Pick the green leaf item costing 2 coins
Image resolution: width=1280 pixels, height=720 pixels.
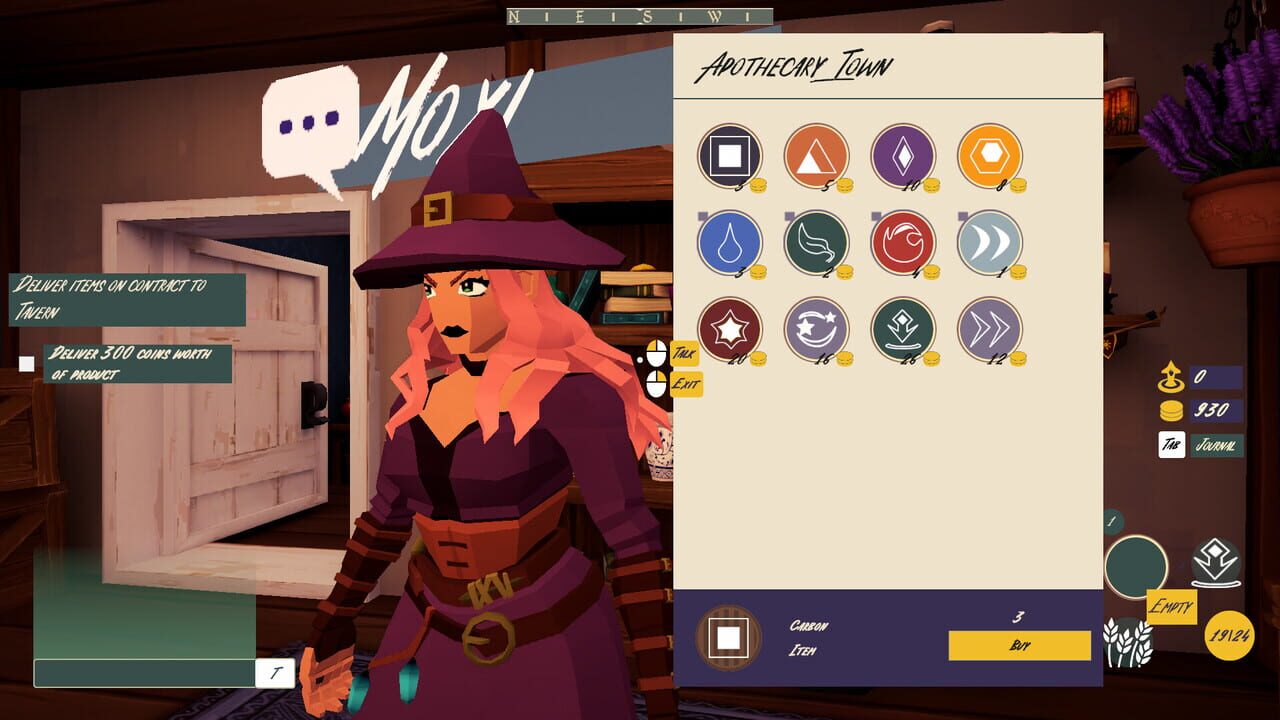815,243
